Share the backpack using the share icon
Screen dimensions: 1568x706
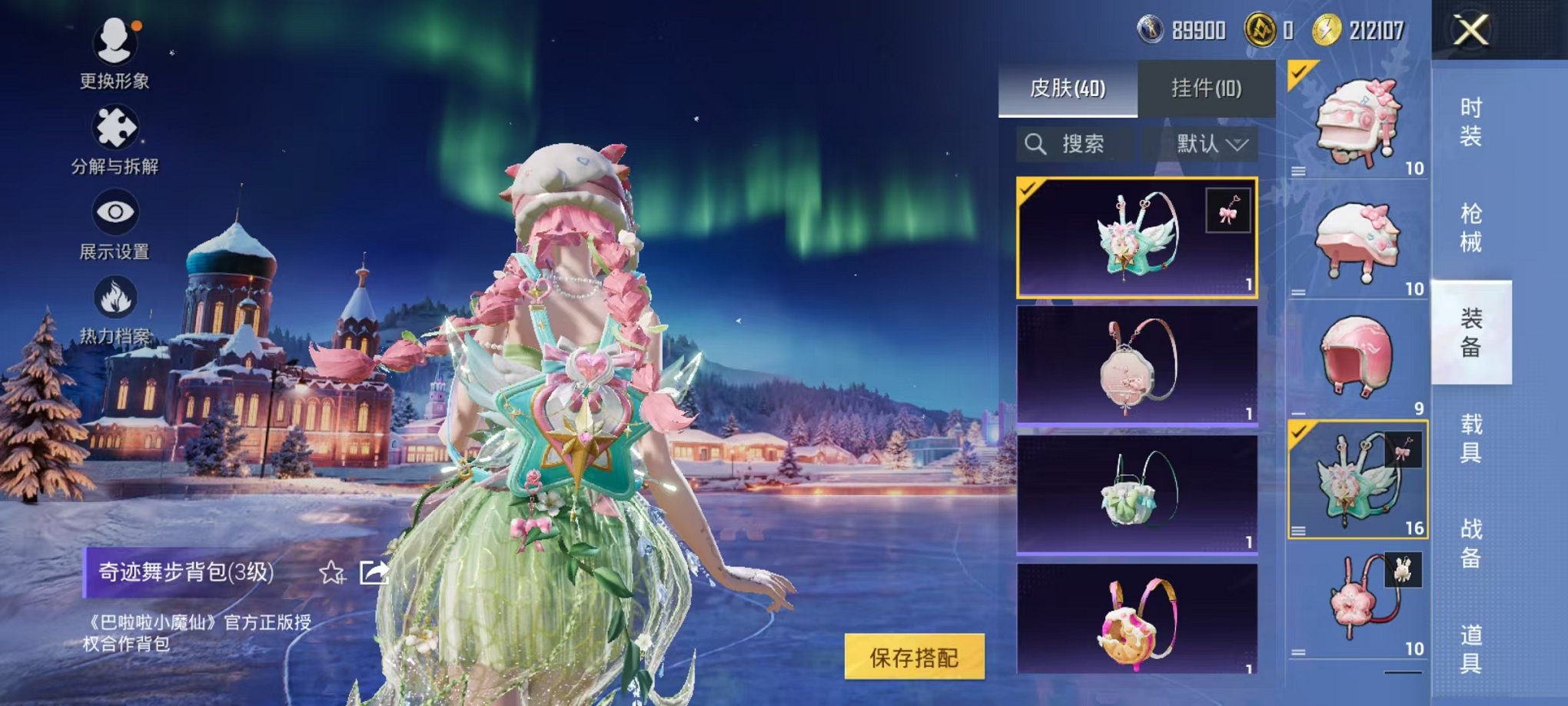(374, 572)
